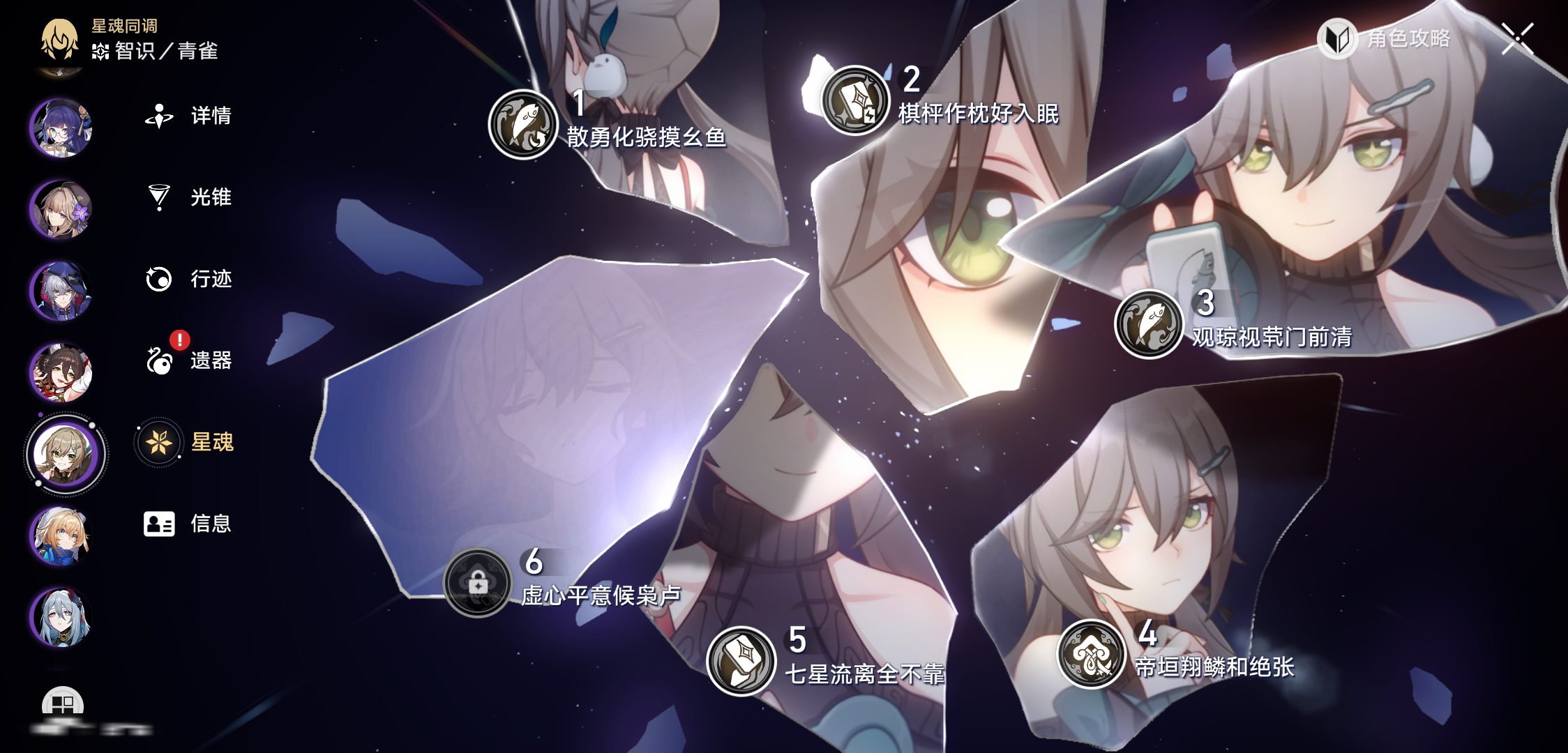Choose eidolon 5 七星流离全不靠

(x=741, y=661)
